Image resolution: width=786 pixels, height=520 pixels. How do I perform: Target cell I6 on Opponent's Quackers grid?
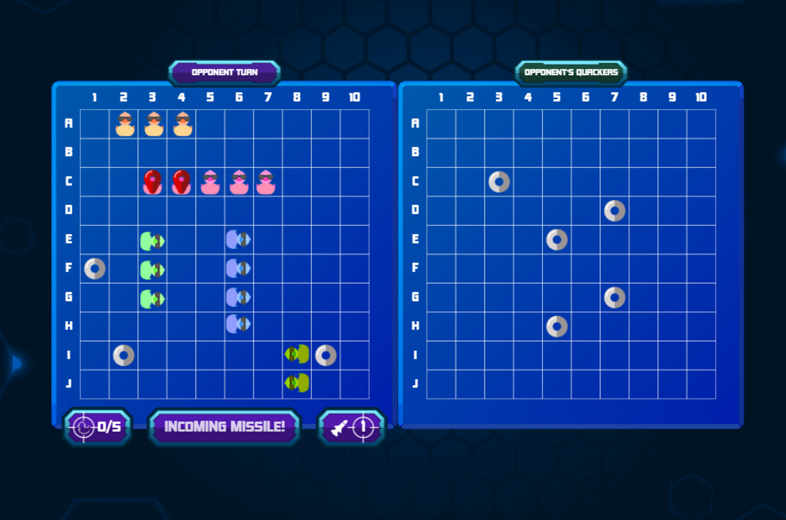[x=586, y=355]
